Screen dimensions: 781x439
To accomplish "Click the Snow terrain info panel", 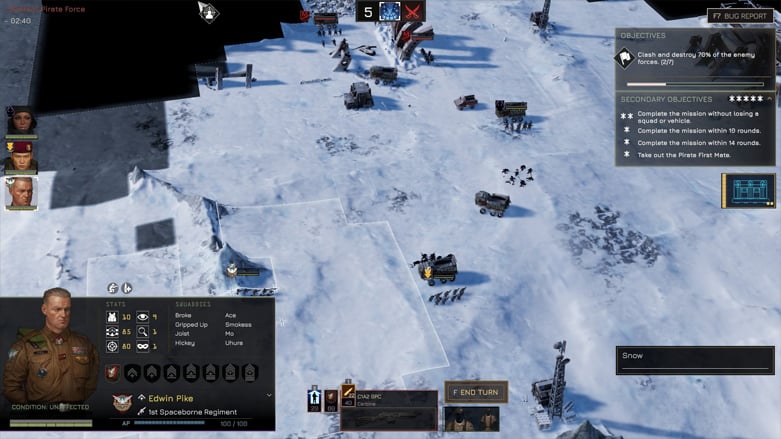I will (x=694, y=360).
